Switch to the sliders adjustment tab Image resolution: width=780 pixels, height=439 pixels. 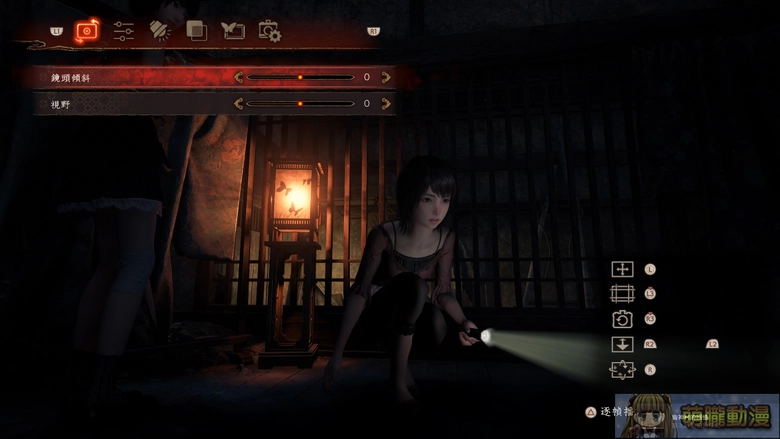[x=124, y=31]
